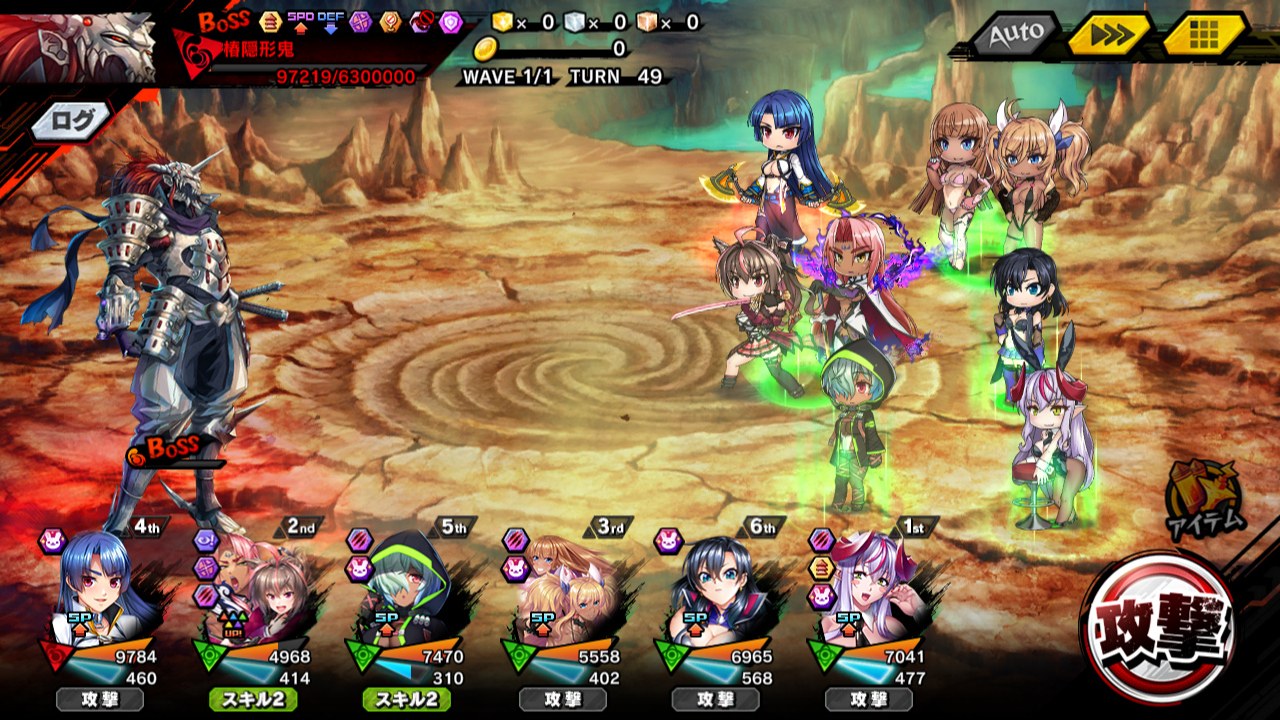This screenshot has width=1280, height=720.
Task: Change the 5558 HP character's 攻撃 action
Action: click(x=562, y=700)
